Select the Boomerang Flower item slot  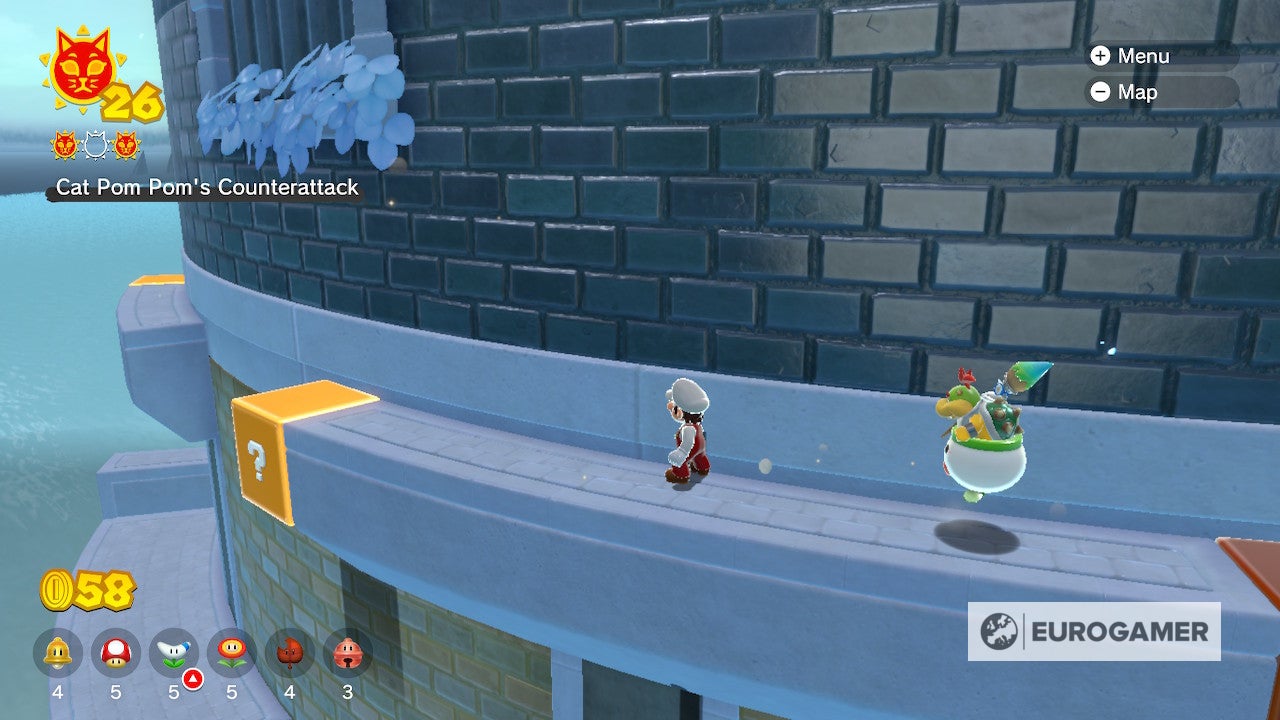click(174, 653)
